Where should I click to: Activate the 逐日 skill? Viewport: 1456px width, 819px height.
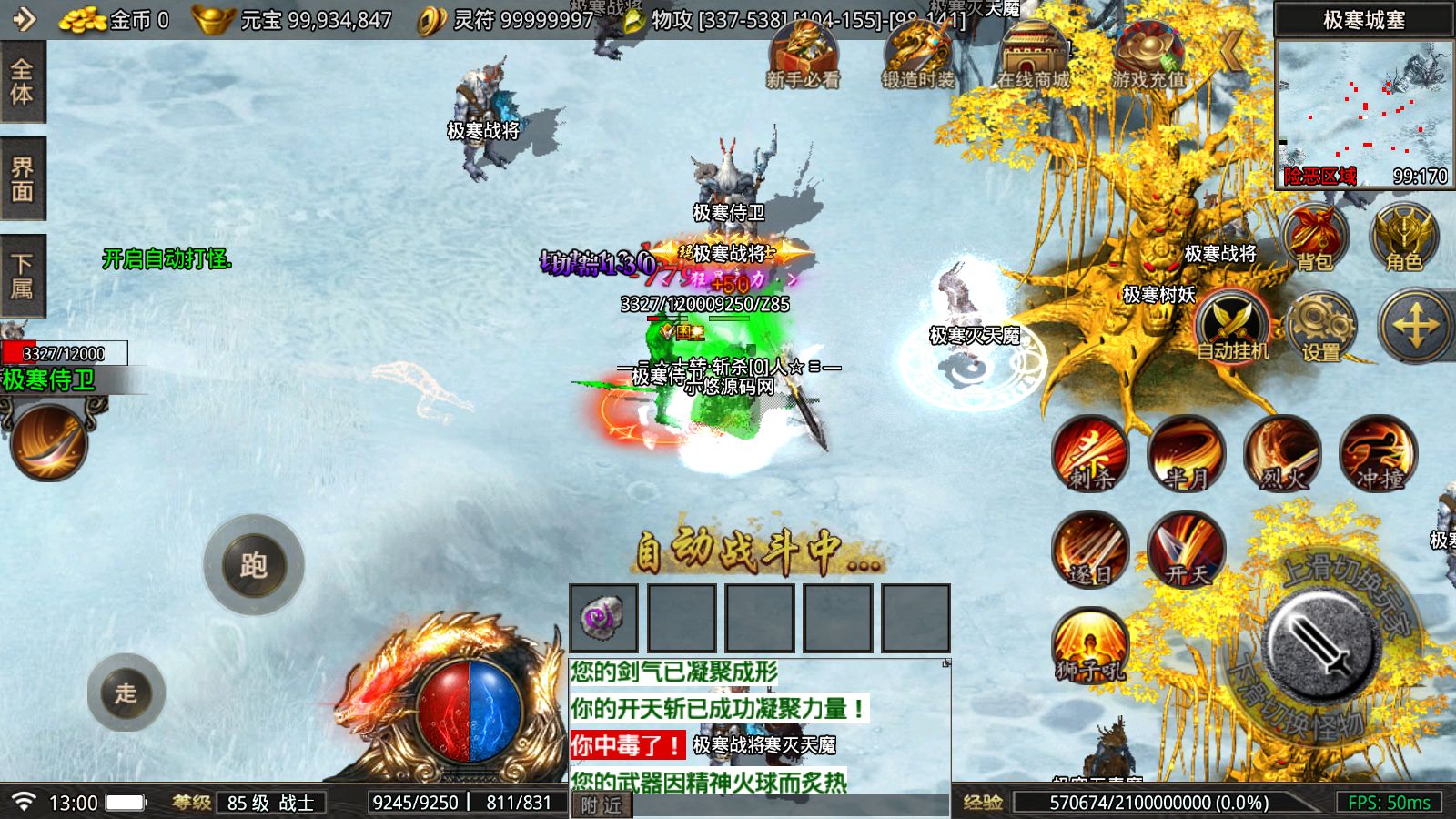click(1090, 549)
